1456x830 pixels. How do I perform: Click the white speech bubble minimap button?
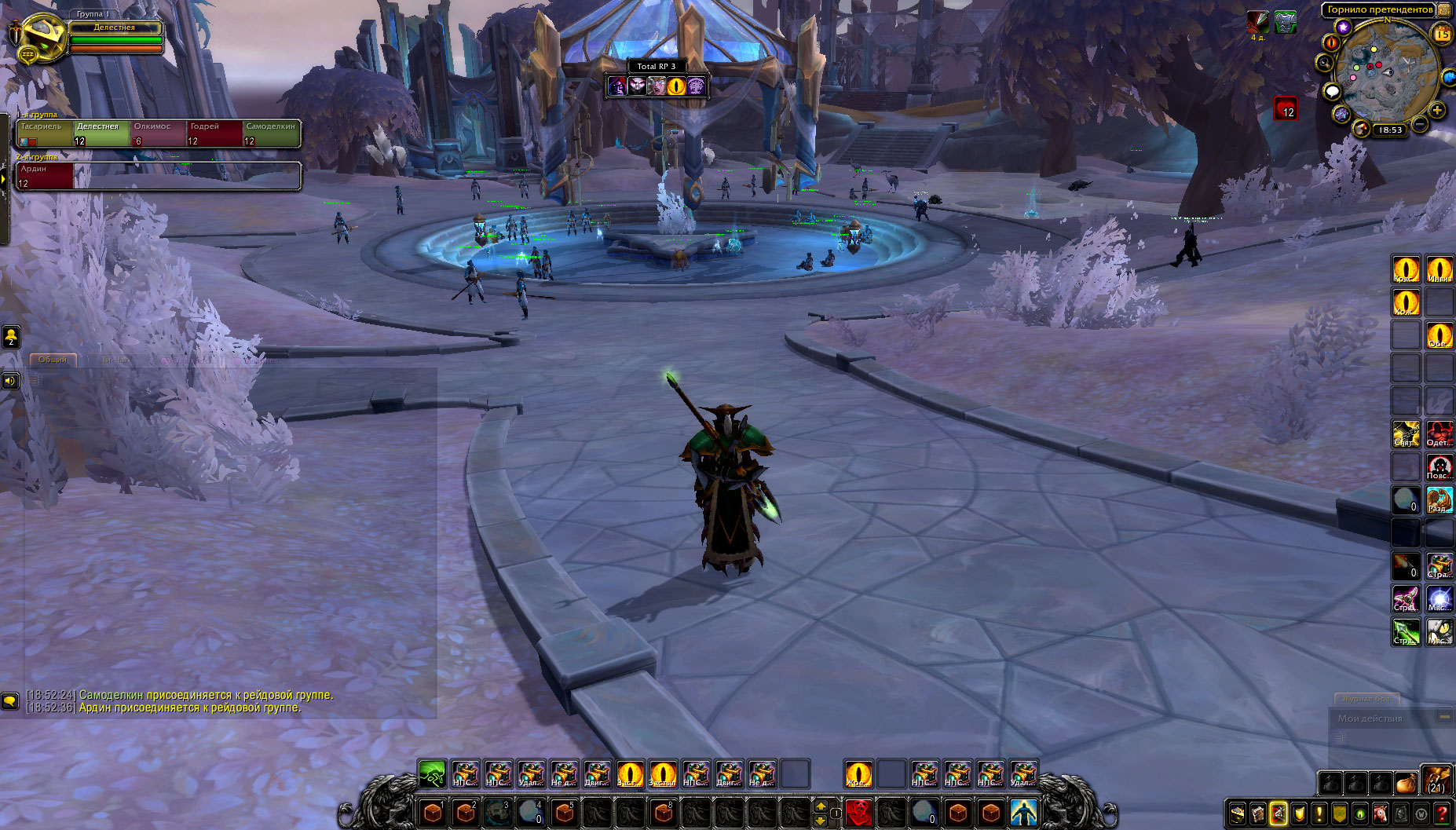(1332, 92)
